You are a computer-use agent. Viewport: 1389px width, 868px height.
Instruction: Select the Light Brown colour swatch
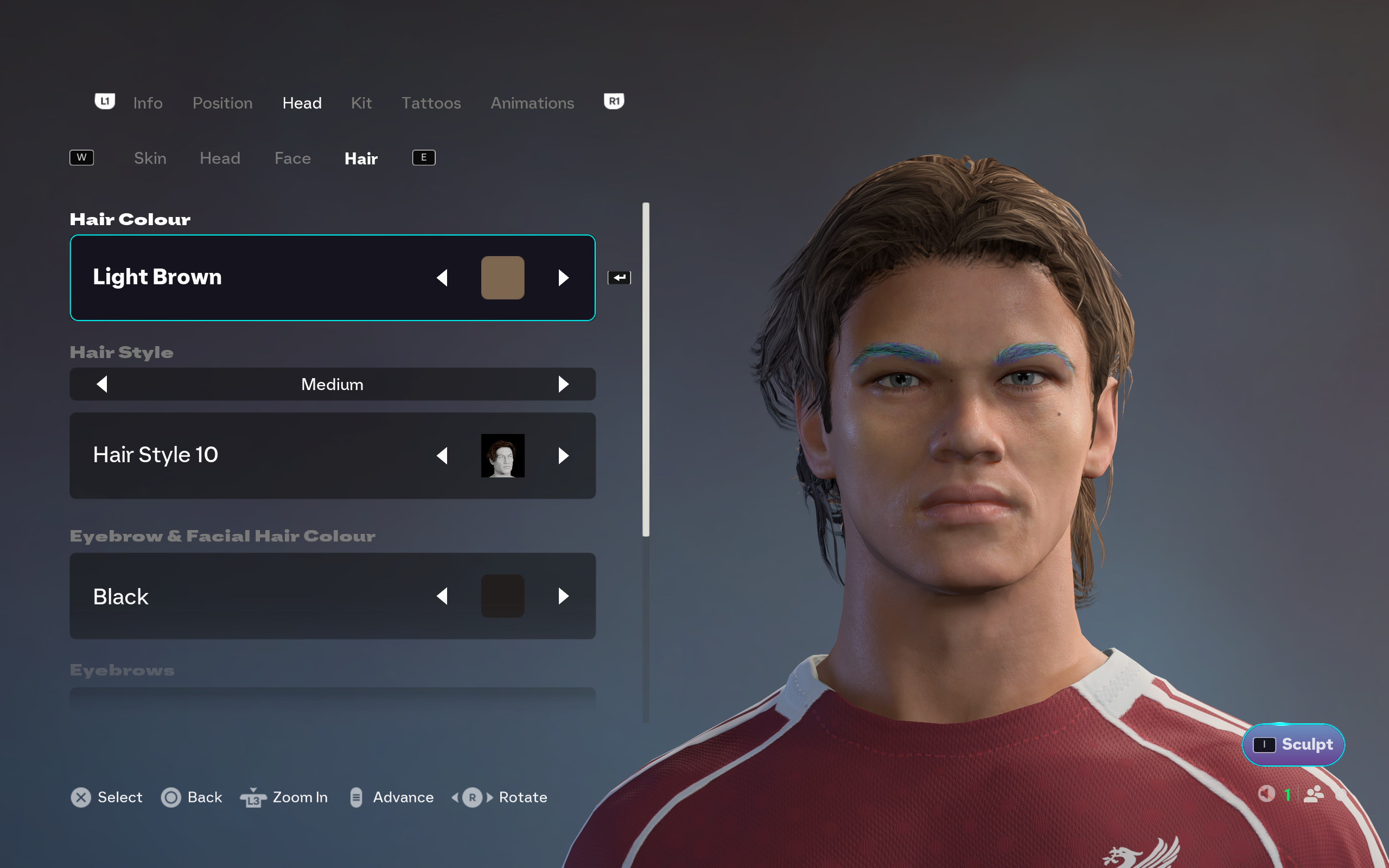pos(502,278)
